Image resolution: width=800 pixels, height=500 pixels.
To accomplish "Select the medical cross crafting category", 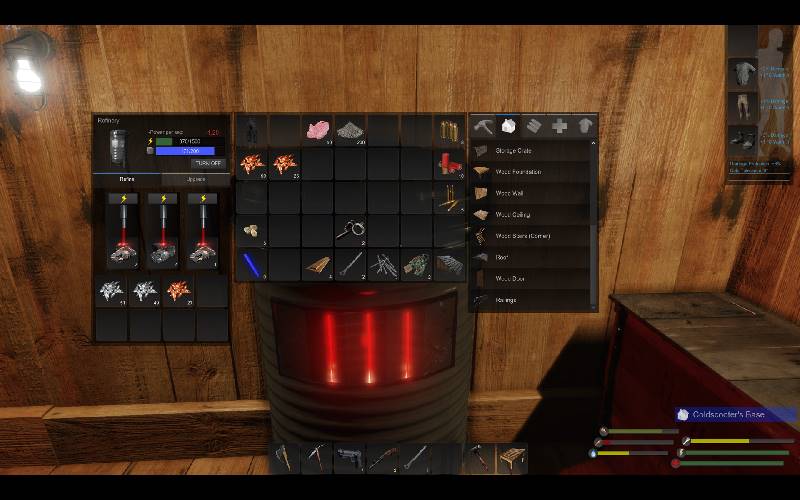I will [560, 126].
